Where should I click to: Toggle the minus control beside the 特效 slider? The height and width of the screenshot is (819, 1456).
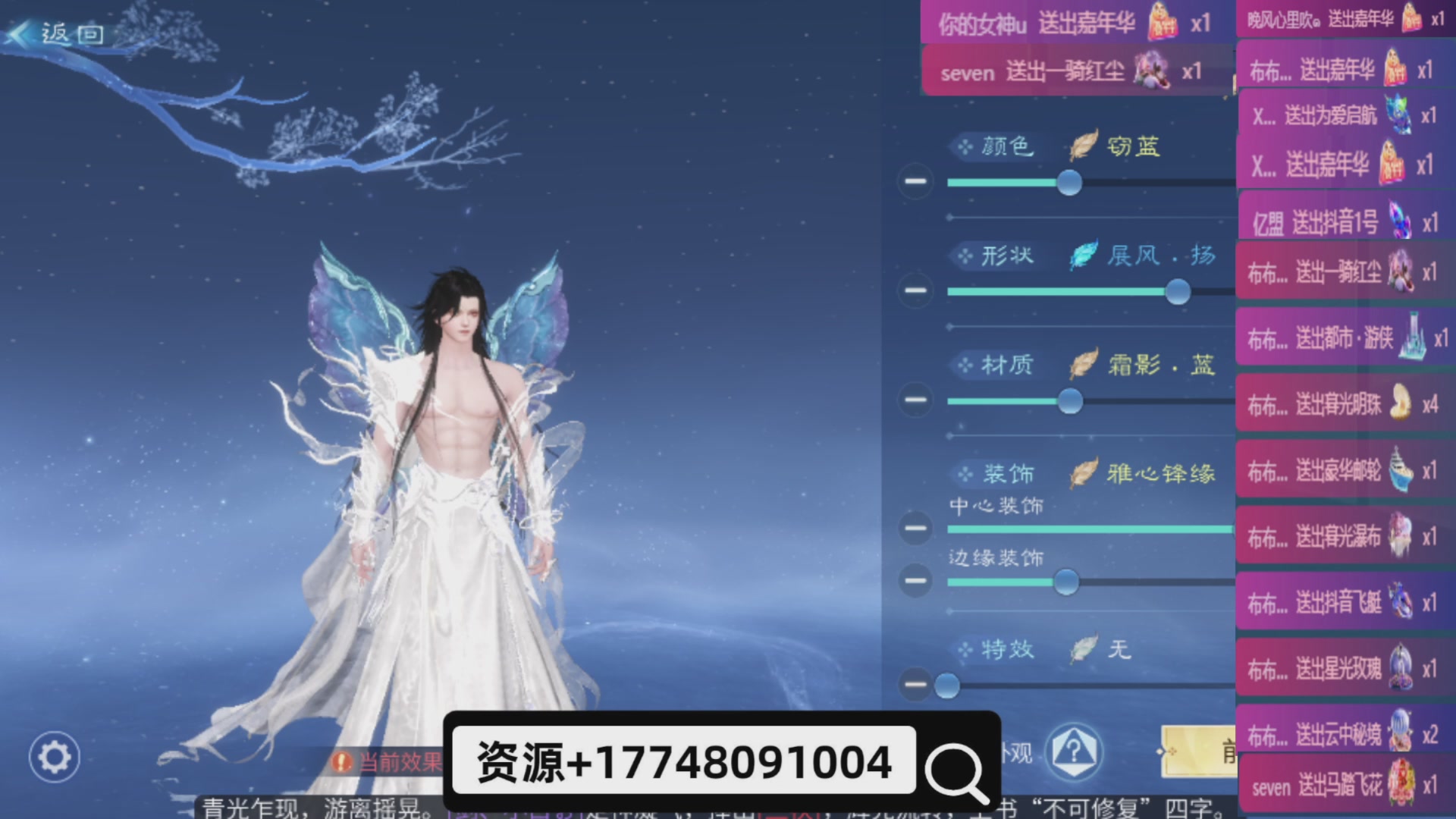point(915,685)
